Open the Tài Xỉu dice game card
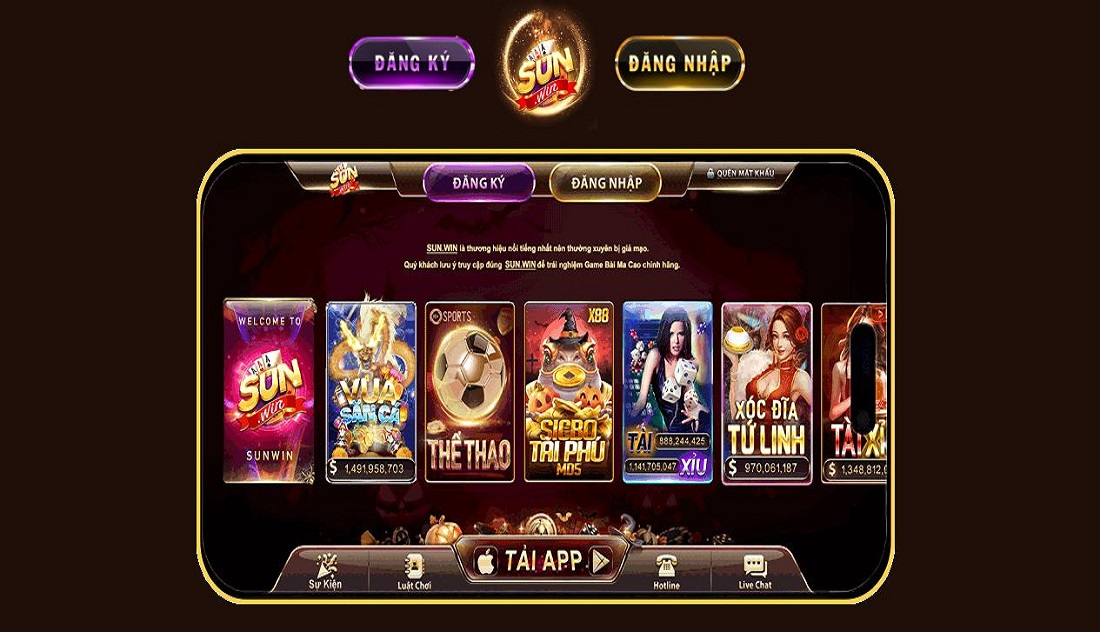This screenshot has height=632, width=1100. pyautogui.click(x=667, y=391)
